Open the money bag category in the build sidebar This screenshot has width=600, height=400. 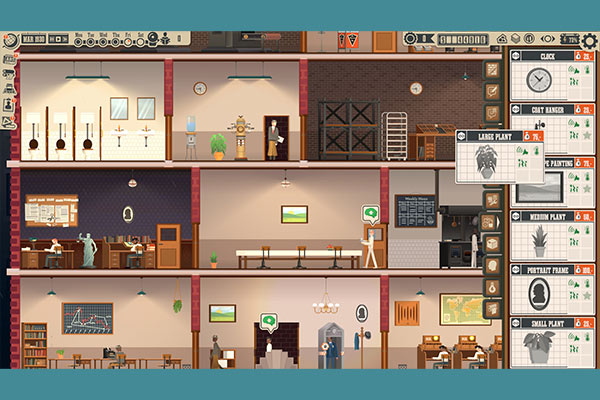click(x=492, y=288)
